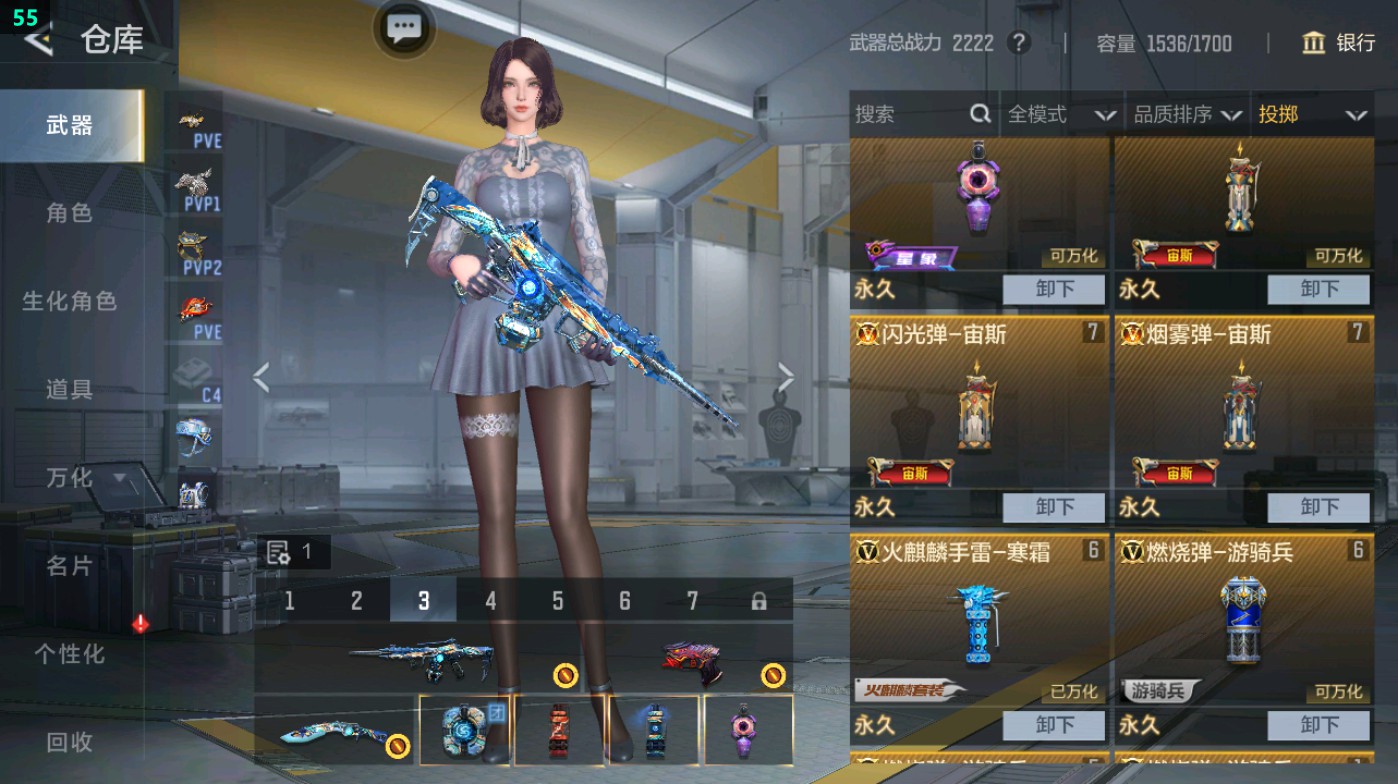Open the 品质排序 sort dropdown

tap(1187, 115)
